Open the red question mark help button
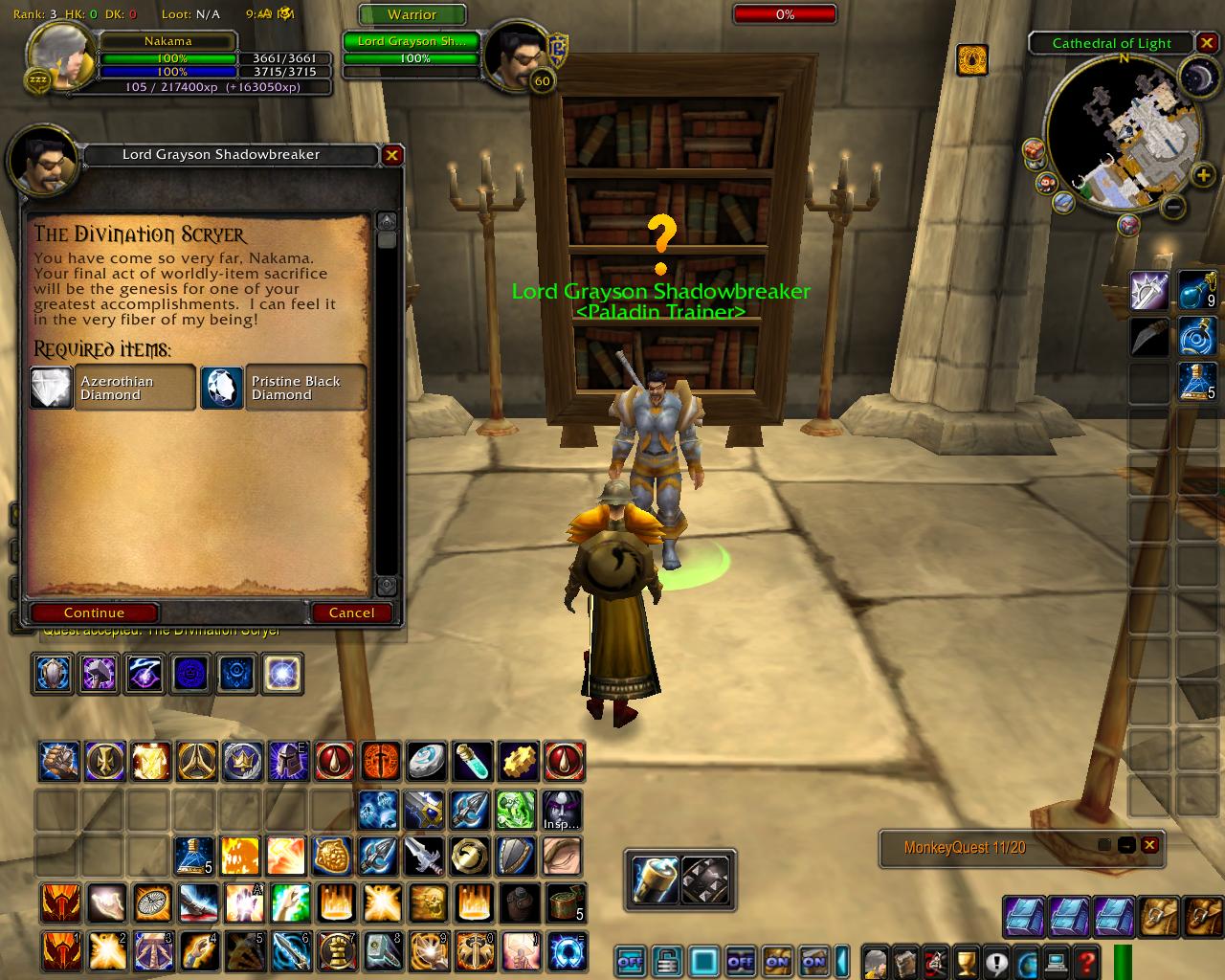 (x=1086, y=960)
